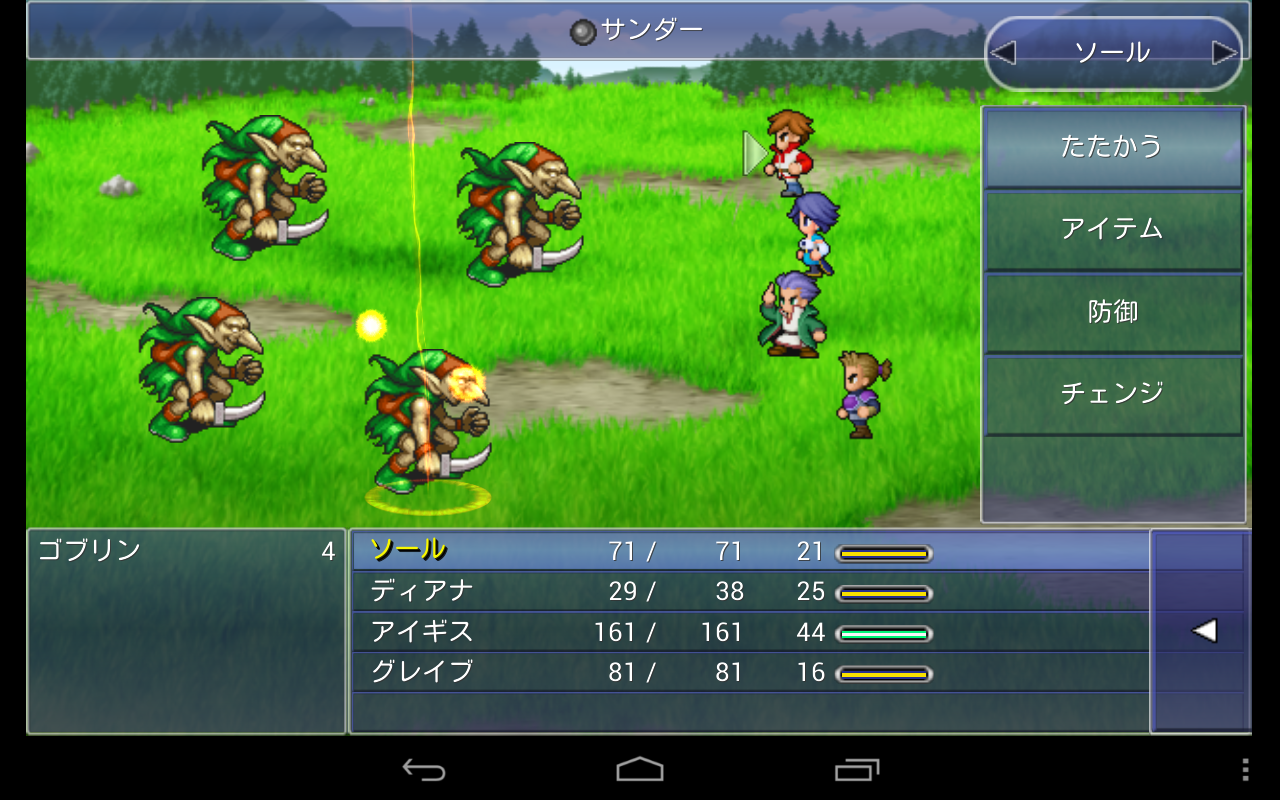Open Android recent apps

point(857,769)
